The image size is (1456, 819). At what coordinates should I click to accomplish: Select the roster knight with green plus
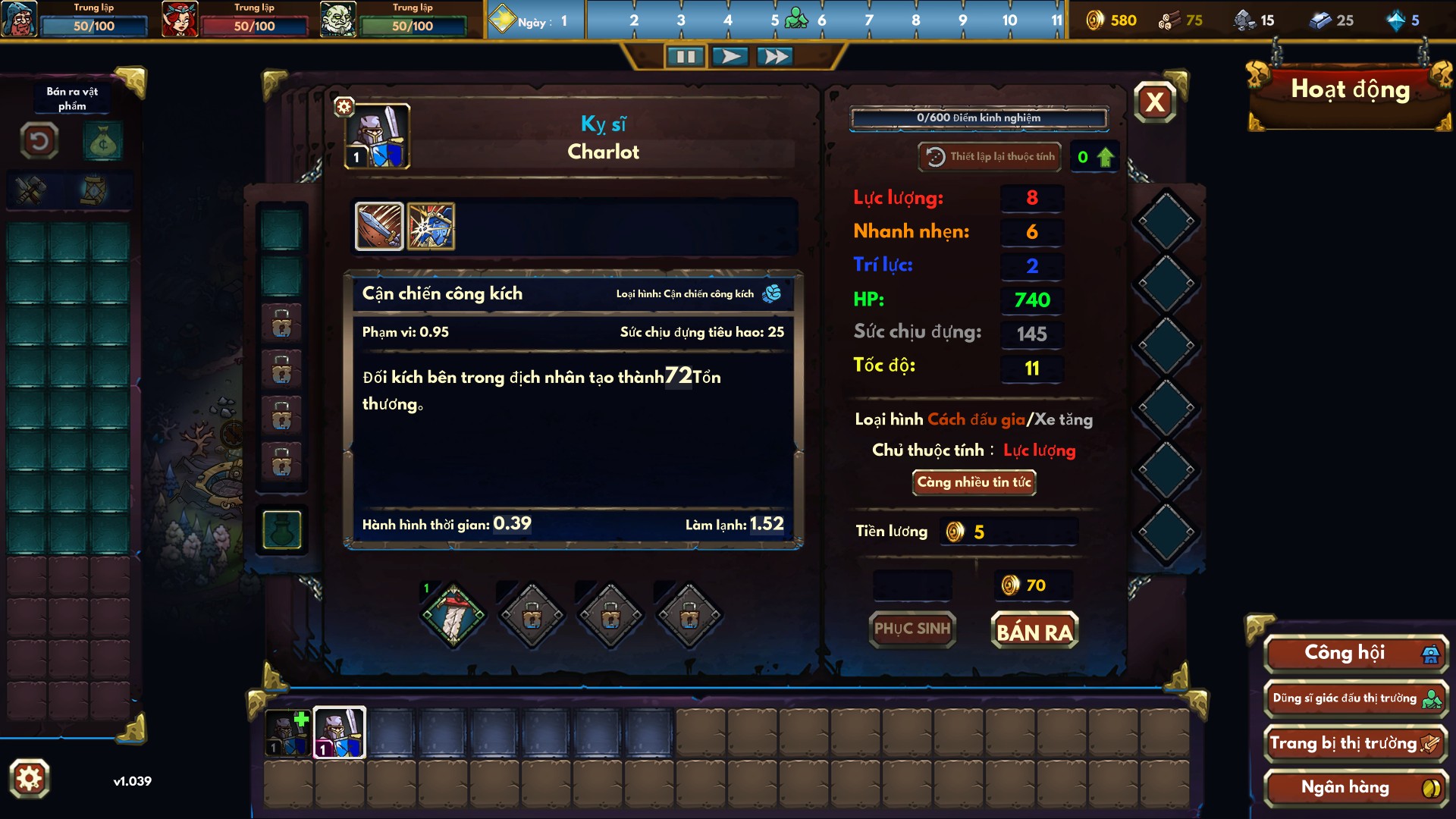pyautogui.click(x=288, y=733)
